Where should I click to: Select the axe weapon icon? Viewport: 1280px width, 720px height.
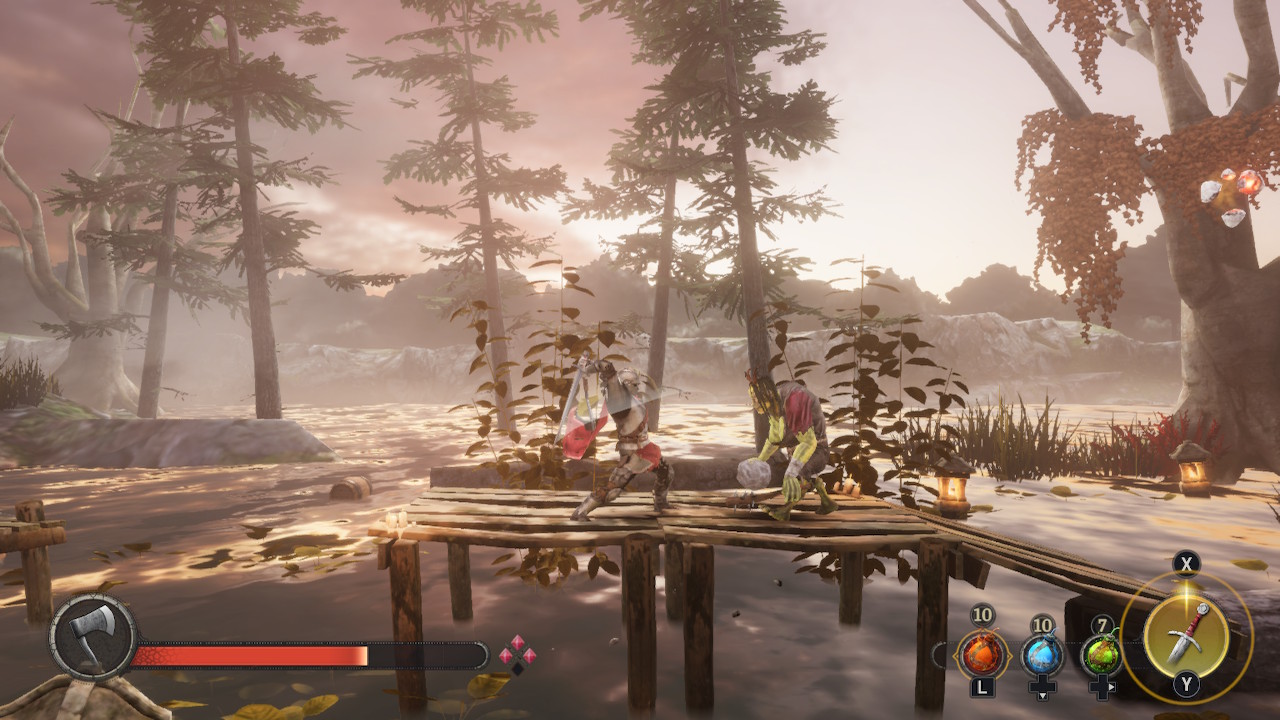93,638
